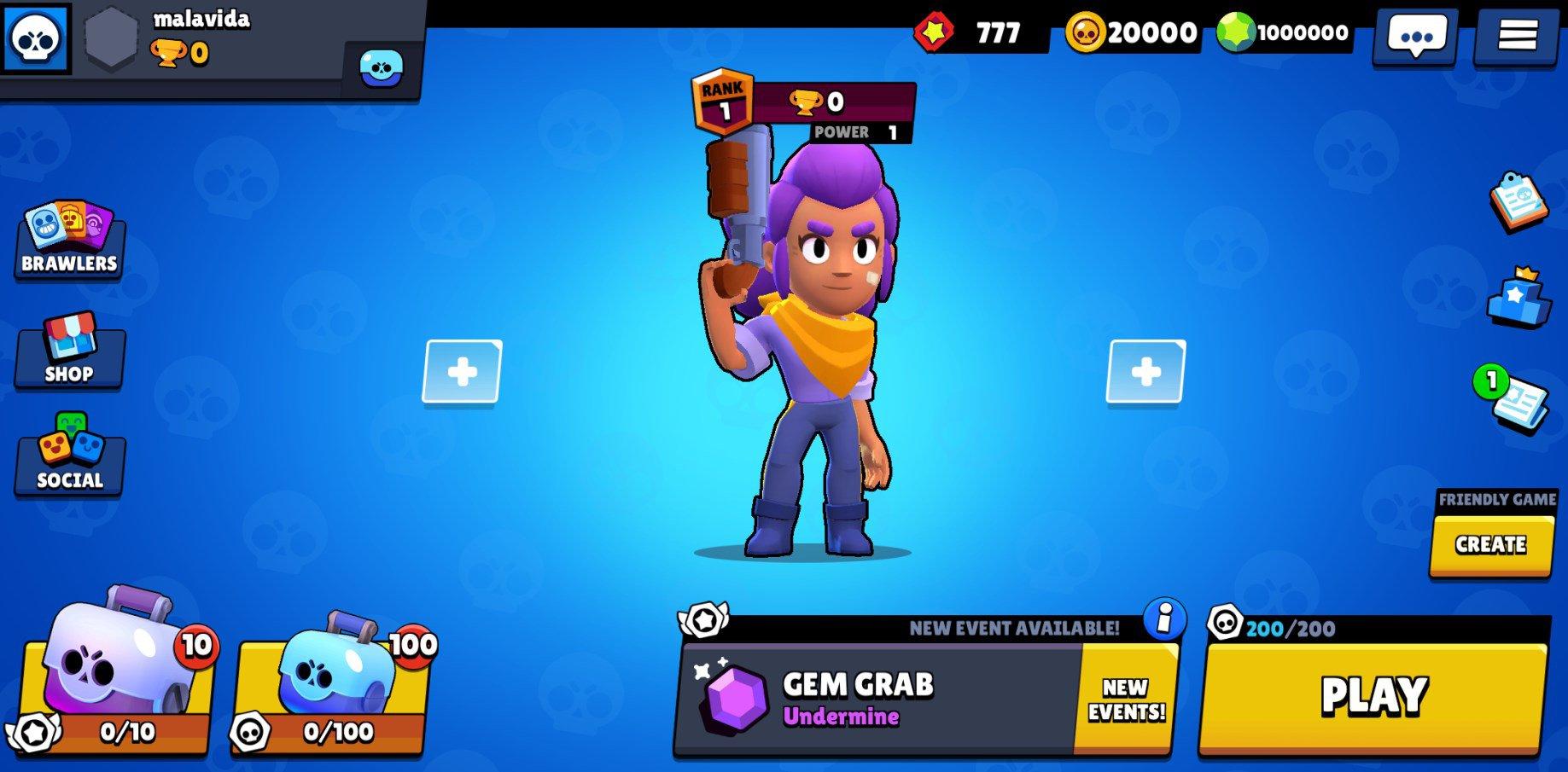Image resolution: width=1568 pixels, height=772 pixels.
Task: Create a Friendly Game
Action: (1490, 543)
